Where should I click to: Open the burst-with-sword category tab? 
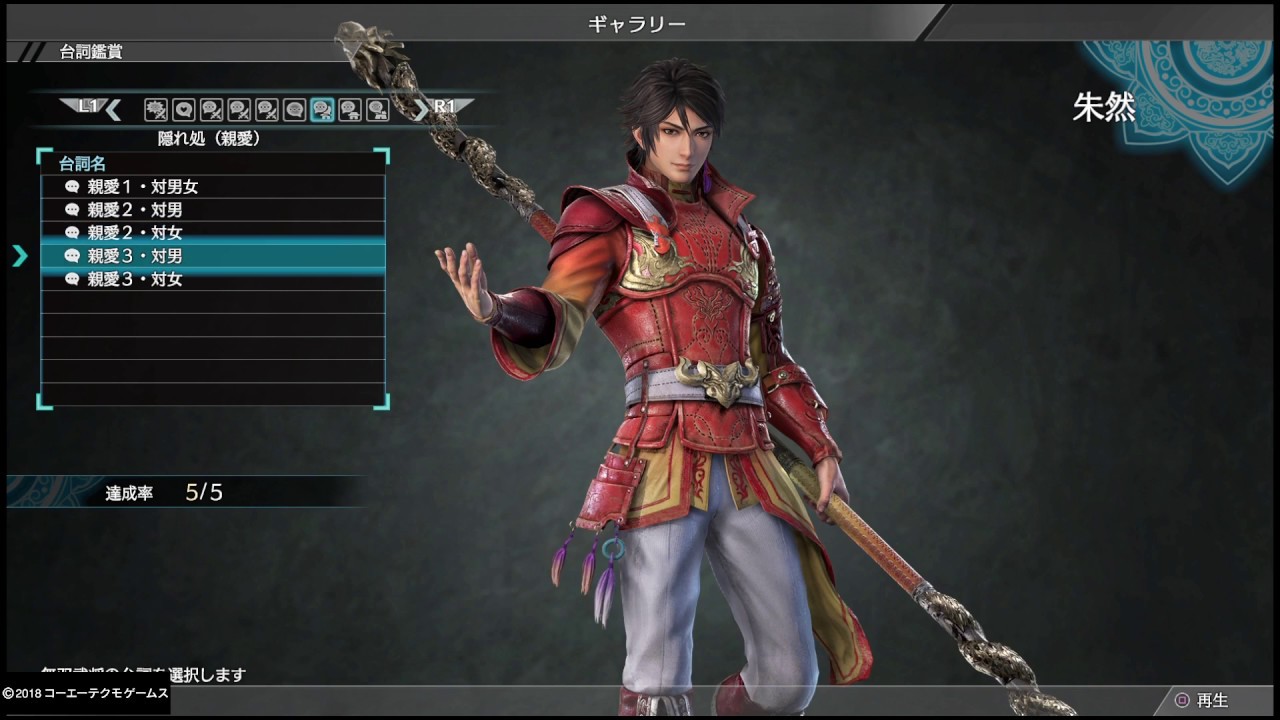155,110
